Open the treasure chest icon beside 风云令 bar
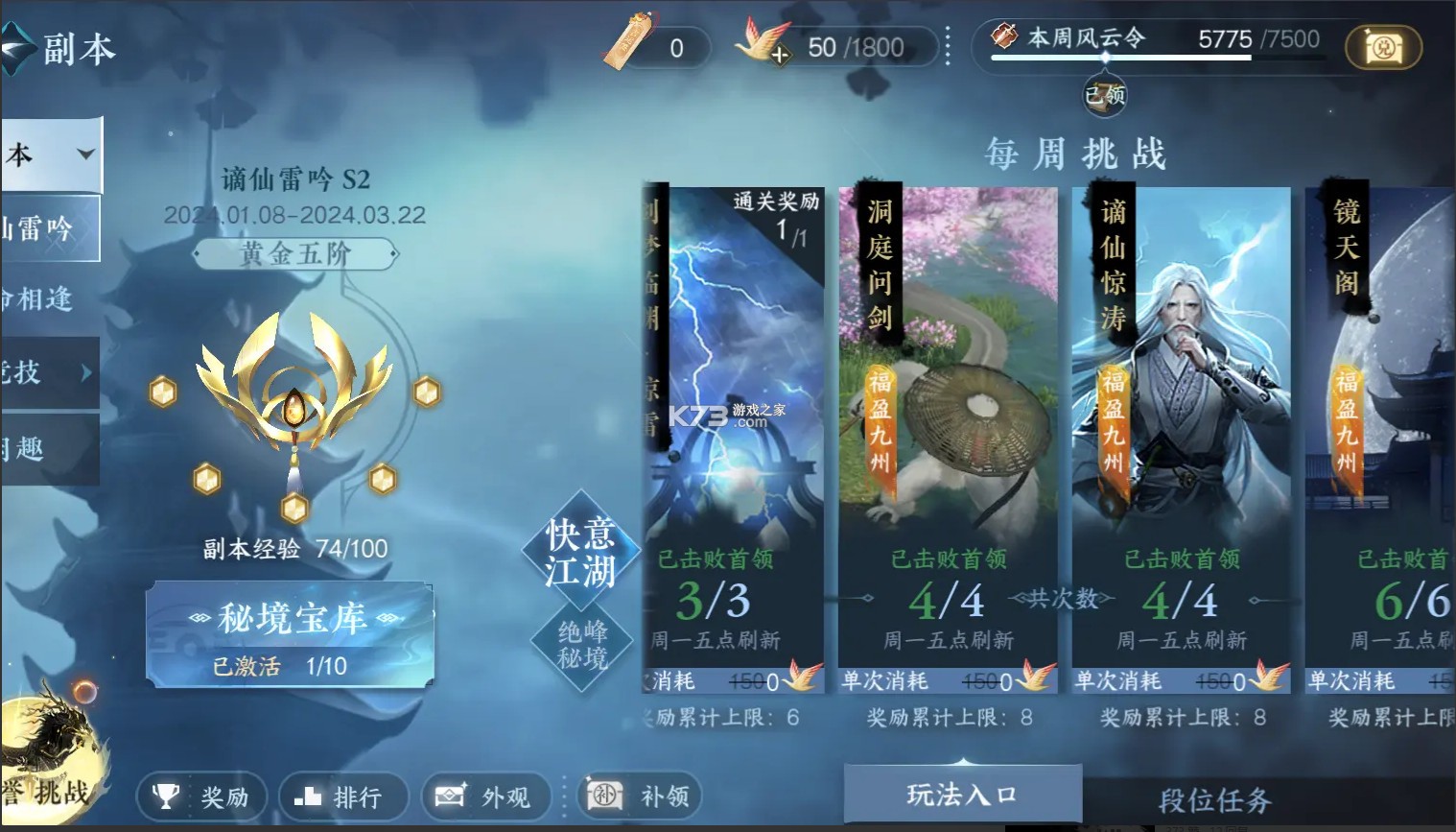Image resolution: width=1456 pixels, height=832 pixels. (x=1385, y=46)
